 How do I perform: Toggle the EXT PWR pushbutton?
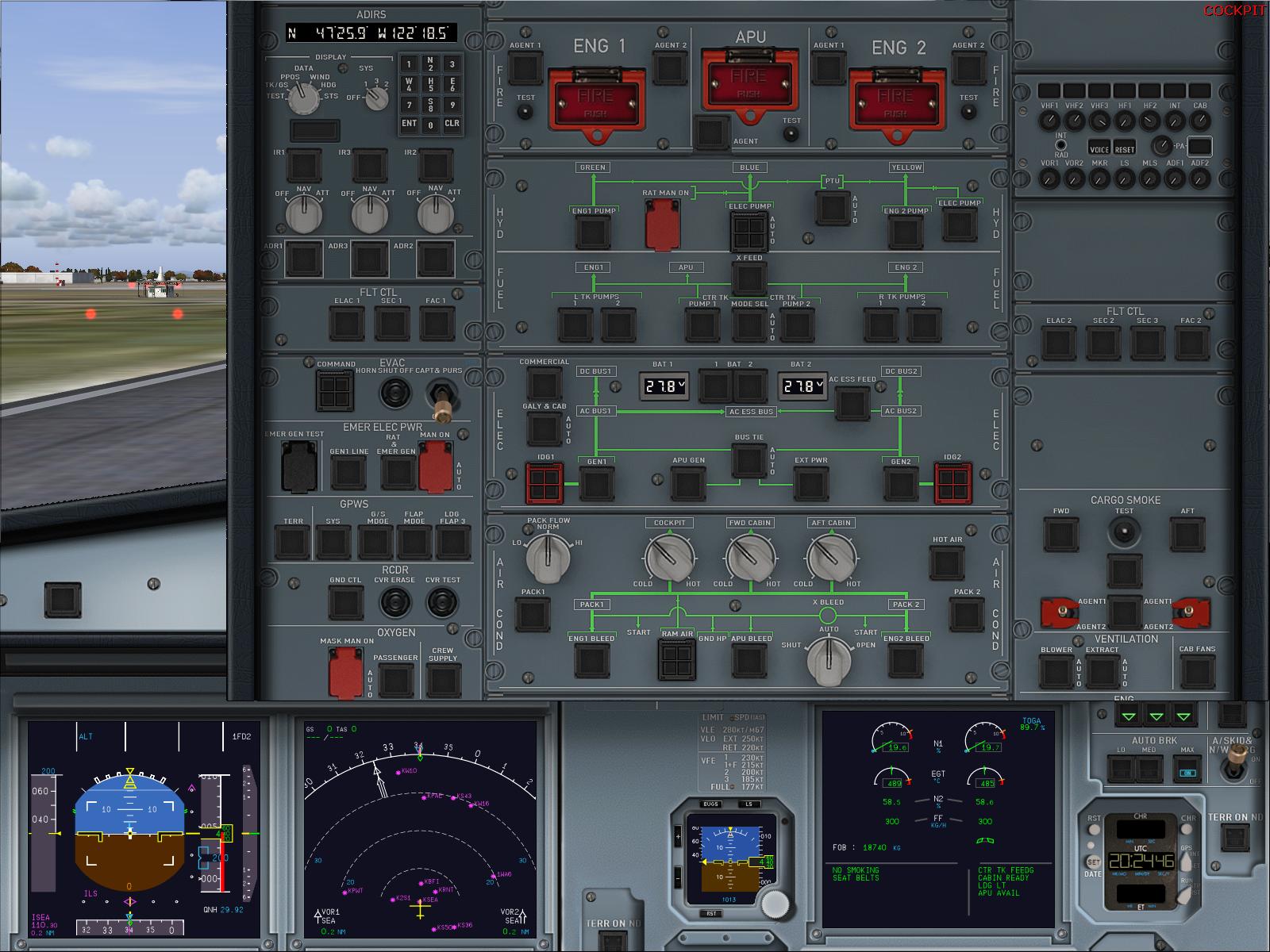(810, 483)
